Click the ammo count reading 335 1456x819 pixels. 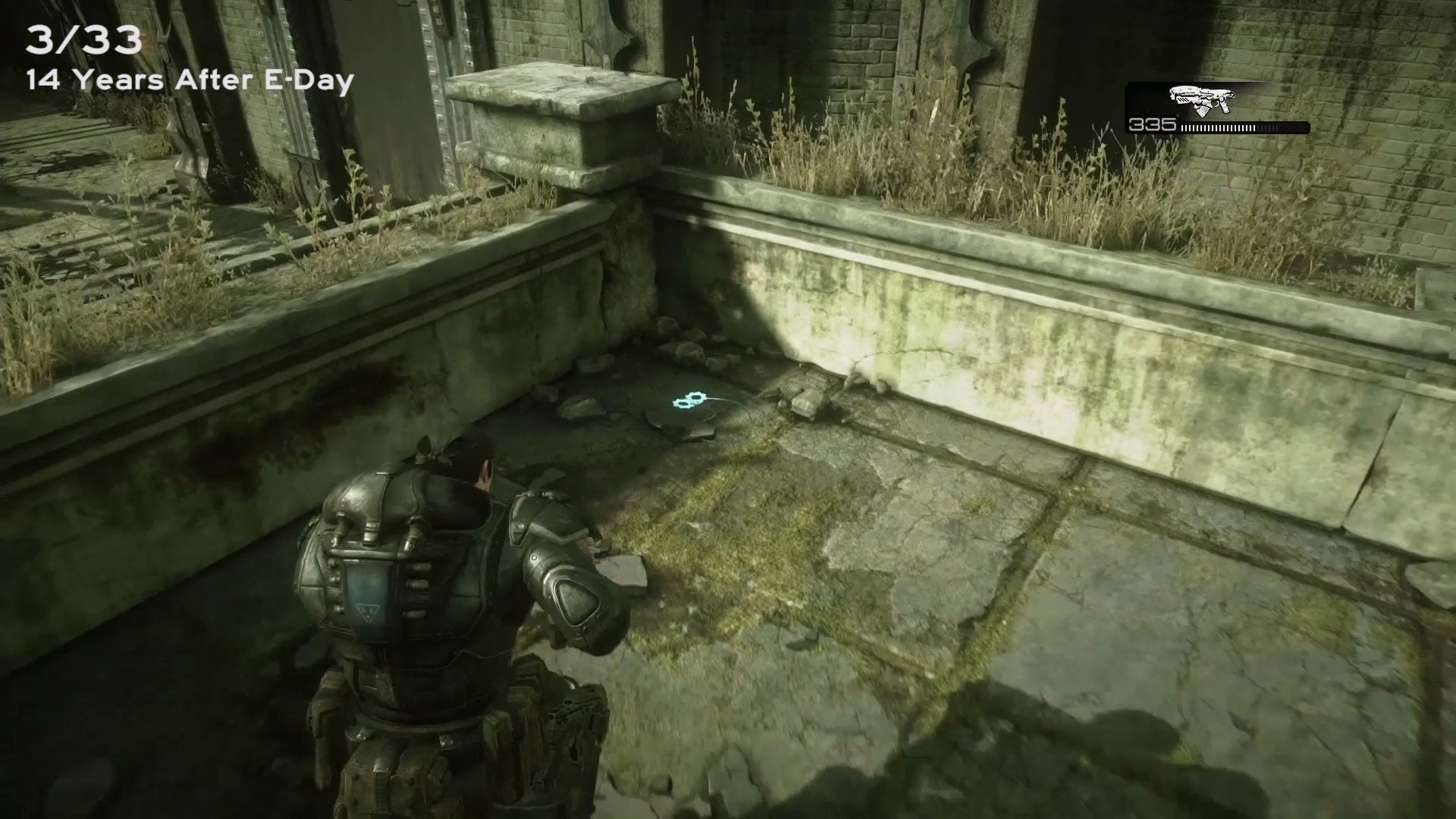(x=1153, y=124)
